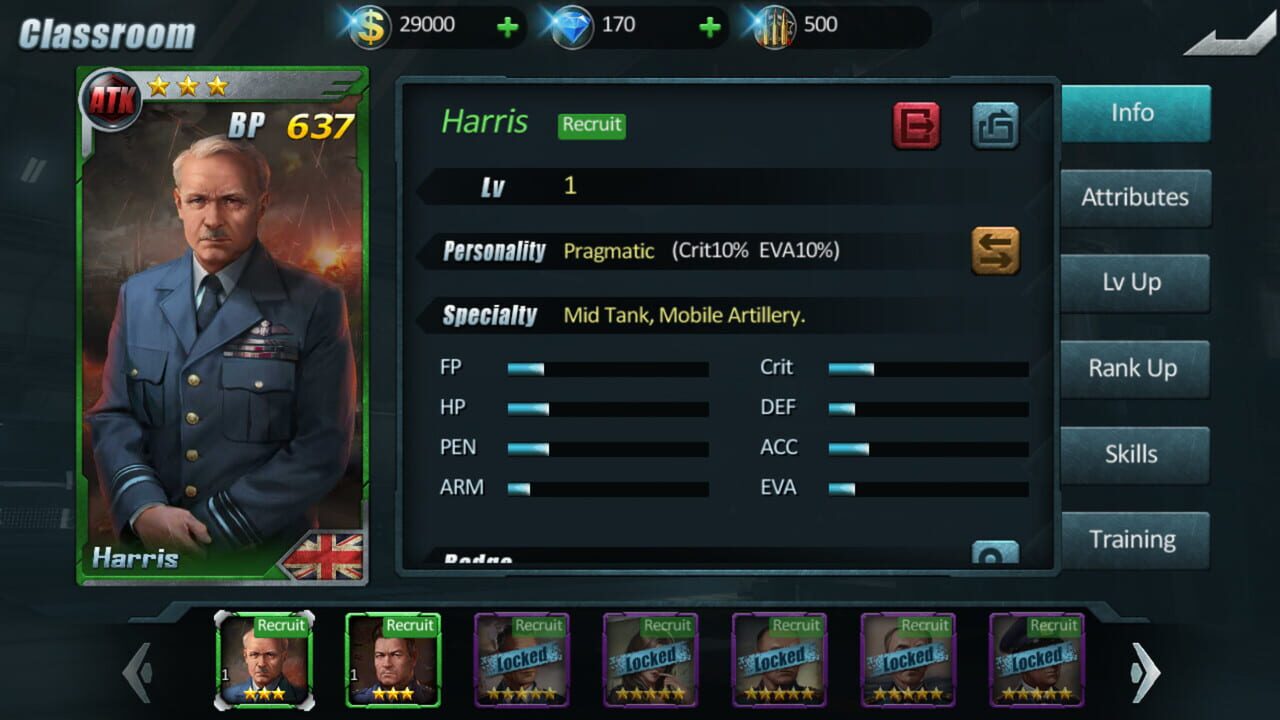
Task: Click the FP stat bar
Action: coord(608,367)
